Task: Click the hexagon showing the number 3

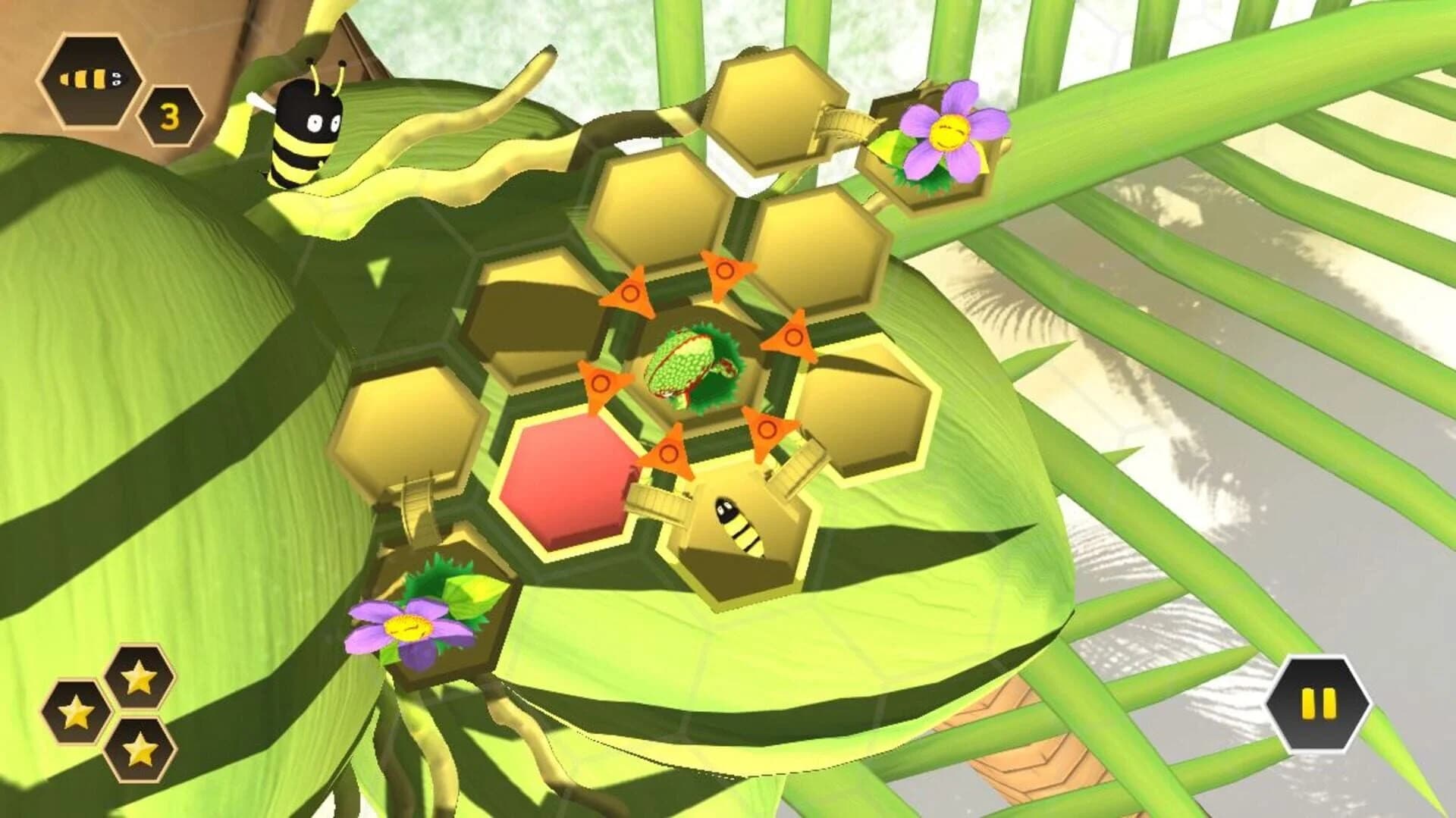Action: (168, 116)
